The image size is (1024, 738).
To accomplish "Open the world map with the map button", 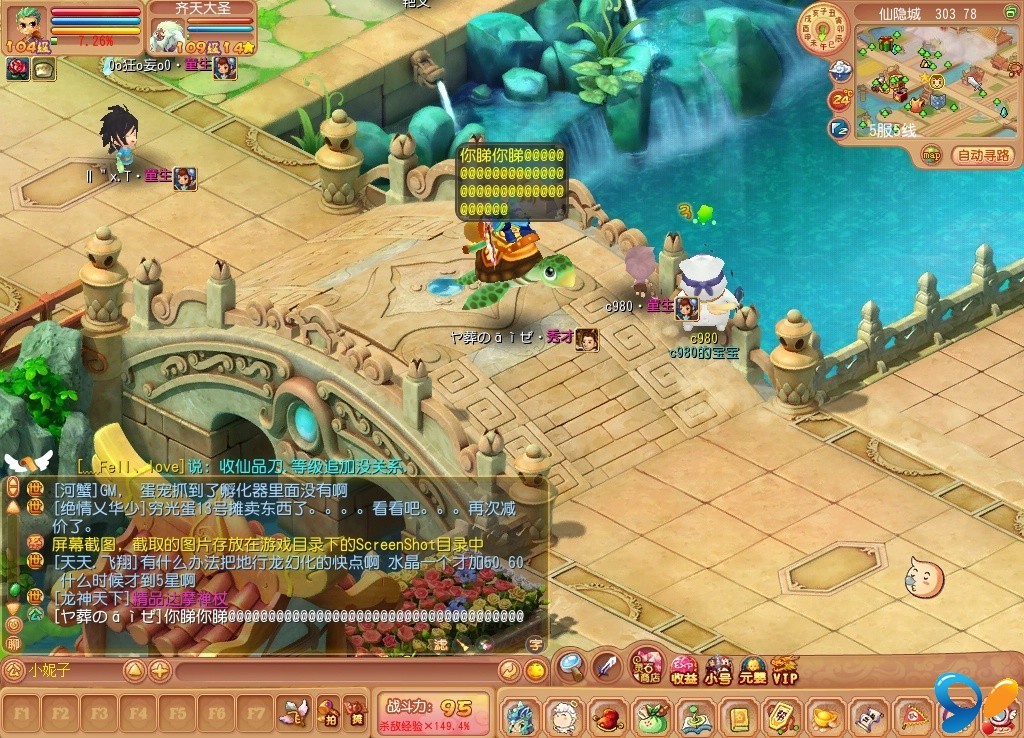I will 931,155.
